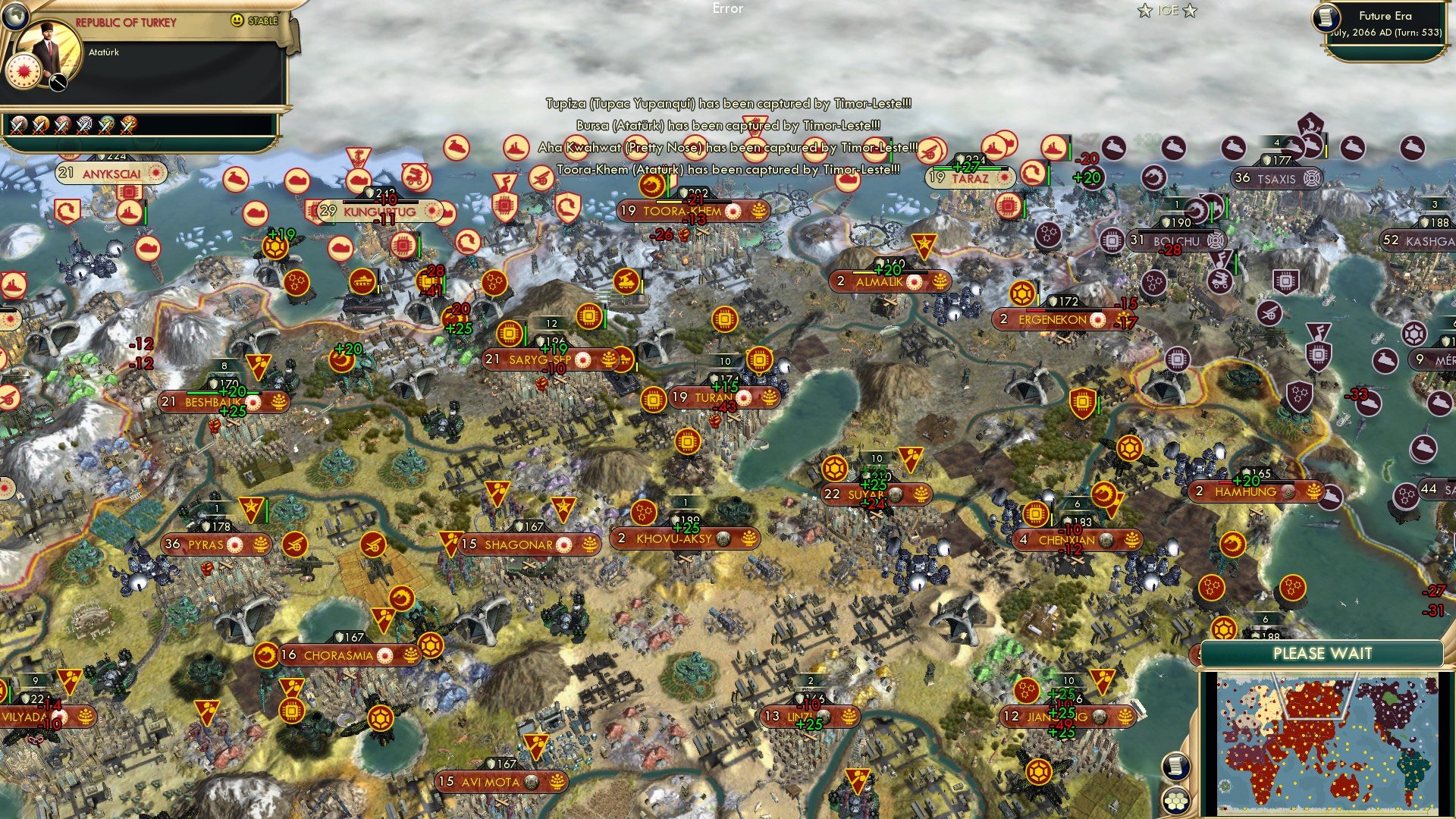Click the ICE label between the stars
The height and width of the screenshot is (819, 1456).
pyautogui.click(x=1168, y=11)
